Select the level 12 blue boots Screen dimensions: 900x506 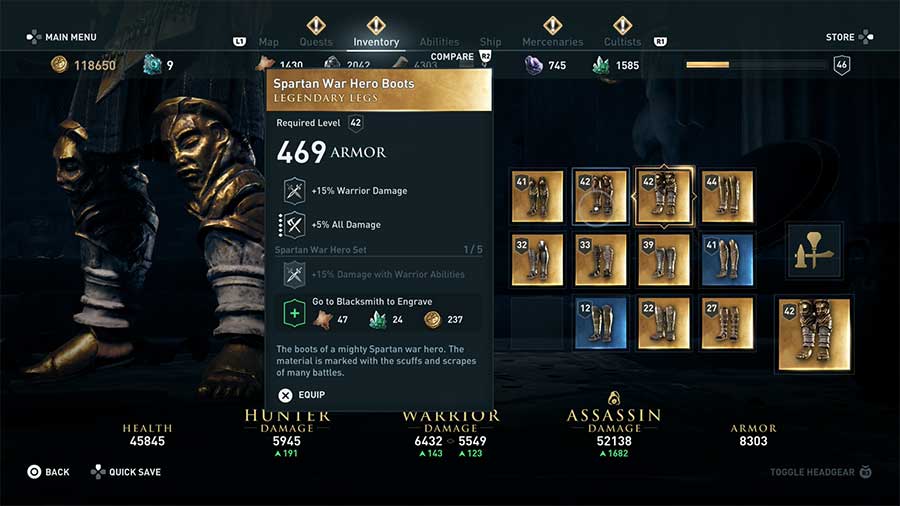point(601,323)
